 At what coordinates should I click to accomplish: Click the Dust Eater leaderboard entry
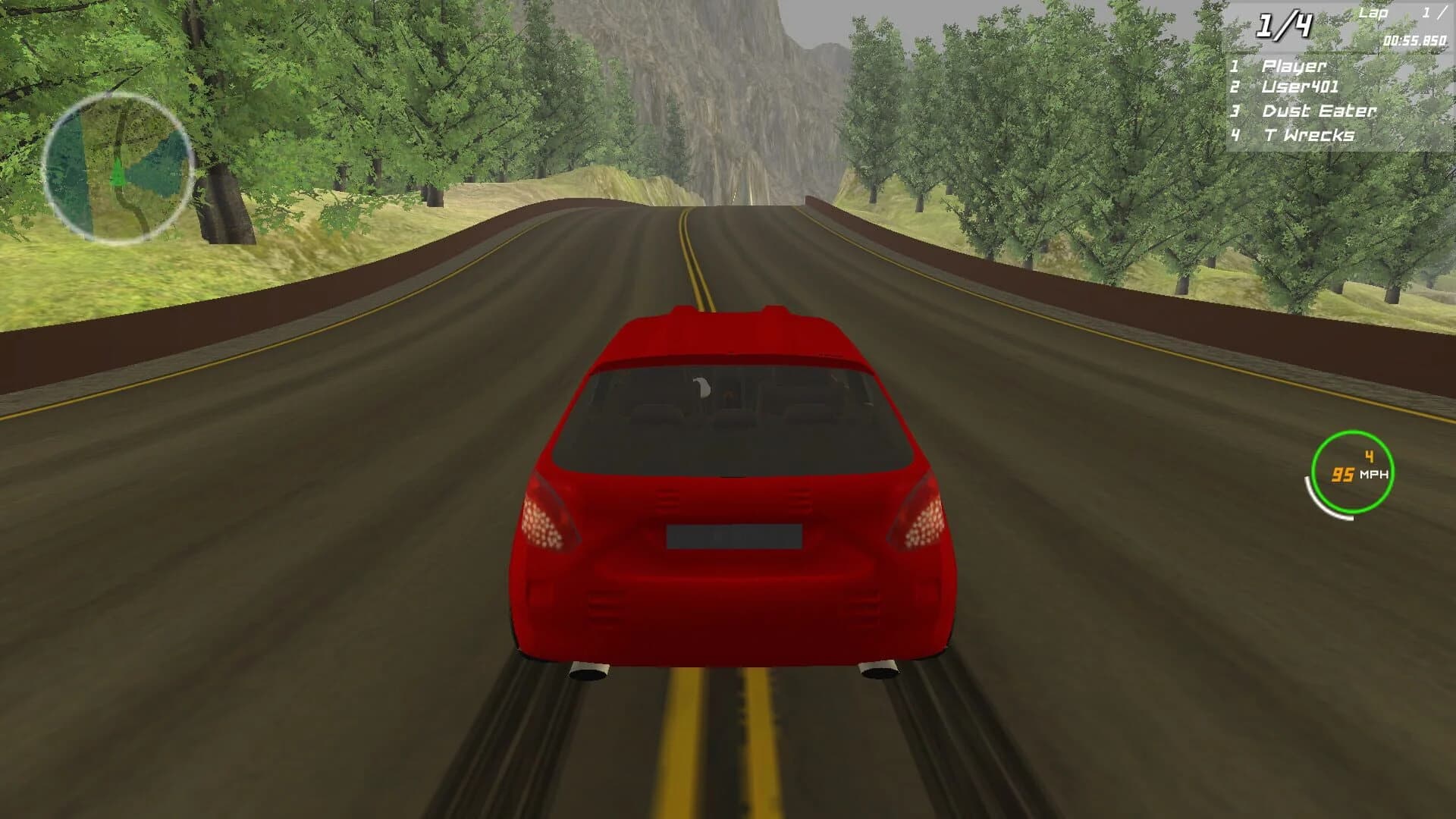point(1319,111)
